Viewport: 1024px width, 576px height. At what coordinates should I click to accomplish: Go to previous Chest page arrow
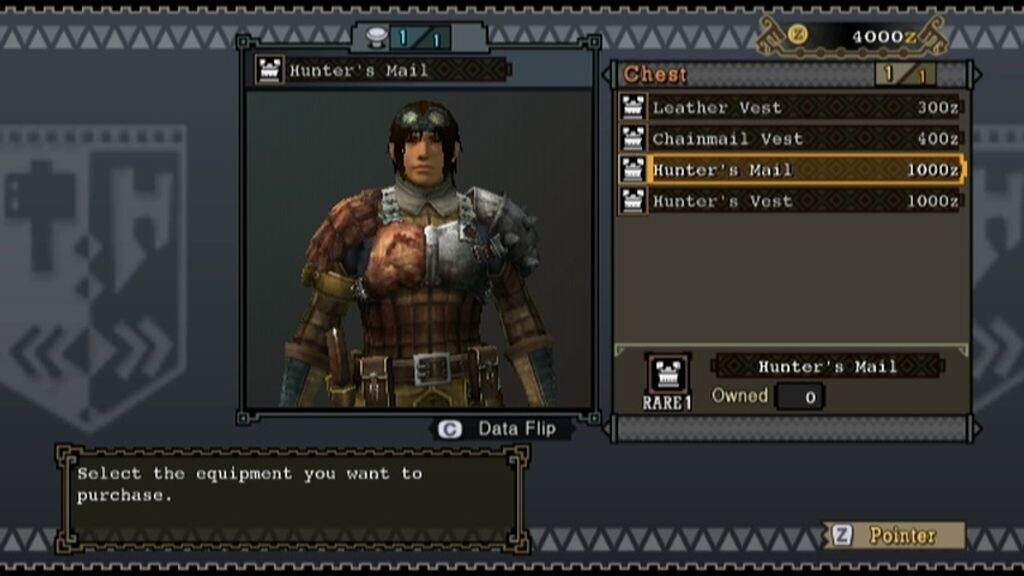click(606, 75)
